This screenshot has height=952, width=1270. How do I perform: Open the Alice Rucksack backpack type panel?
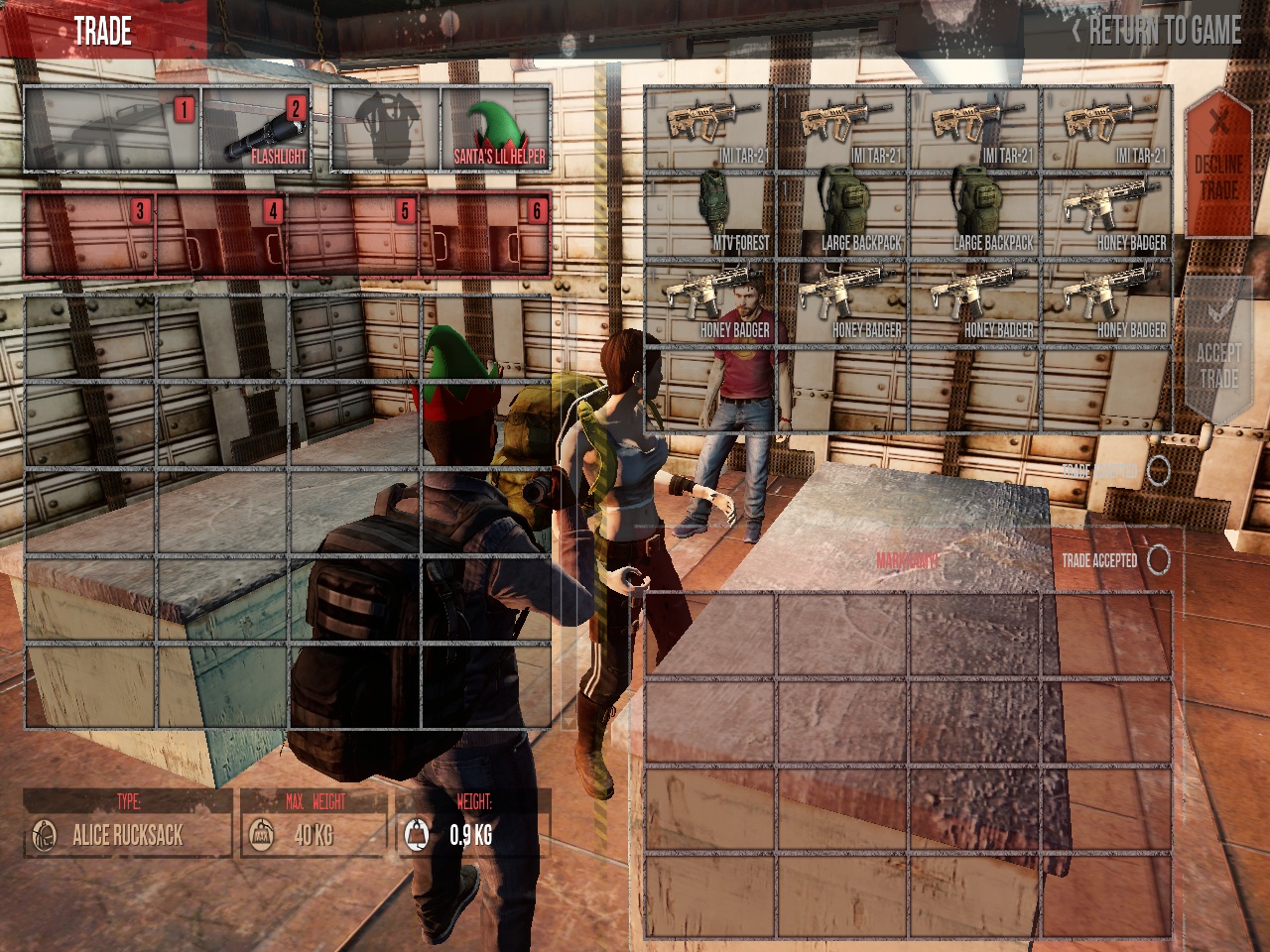click(127, 834)
